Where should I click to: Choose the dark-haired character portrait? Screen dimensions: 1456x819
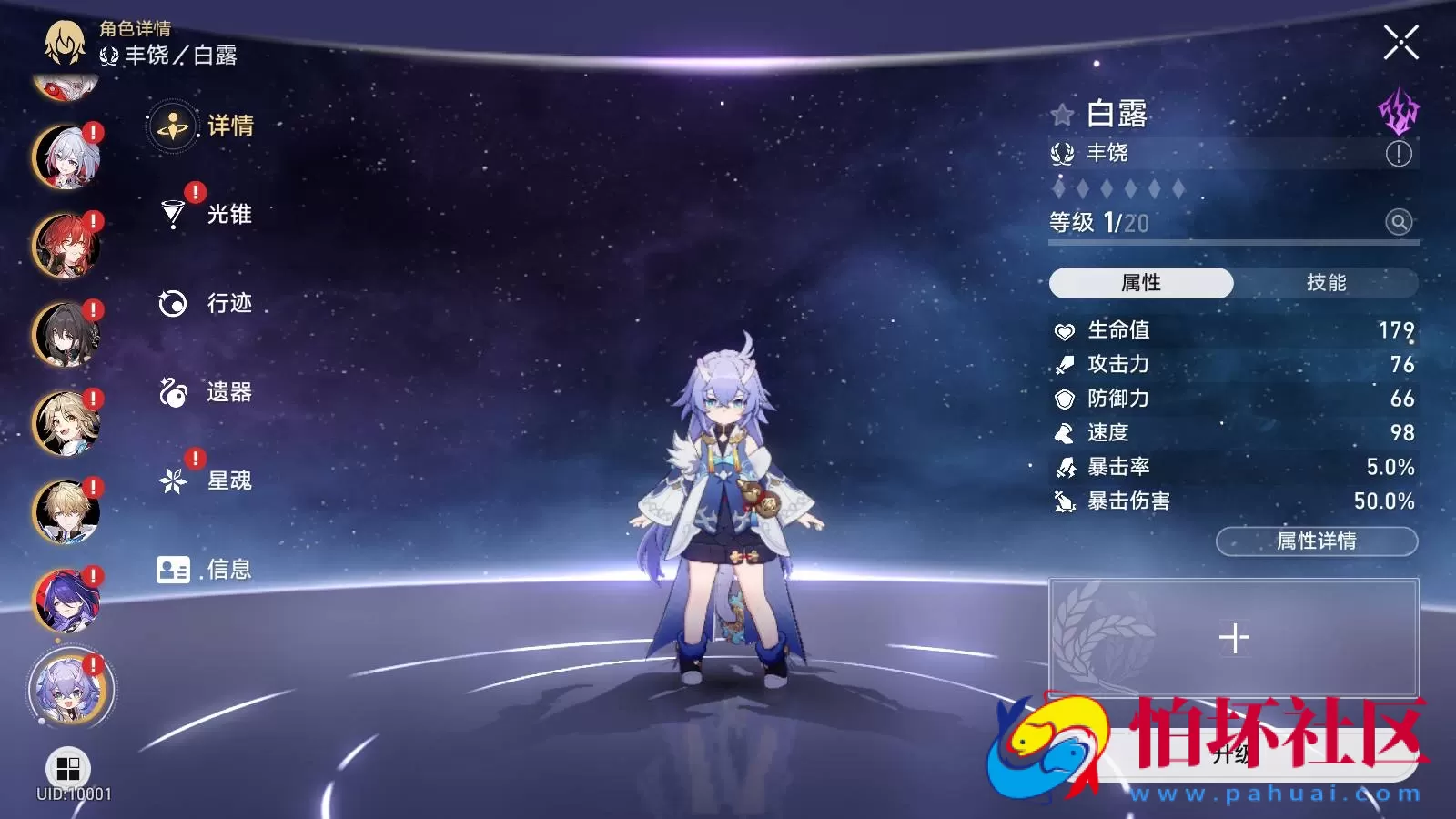pyautogui.click(x=66, y=334)
